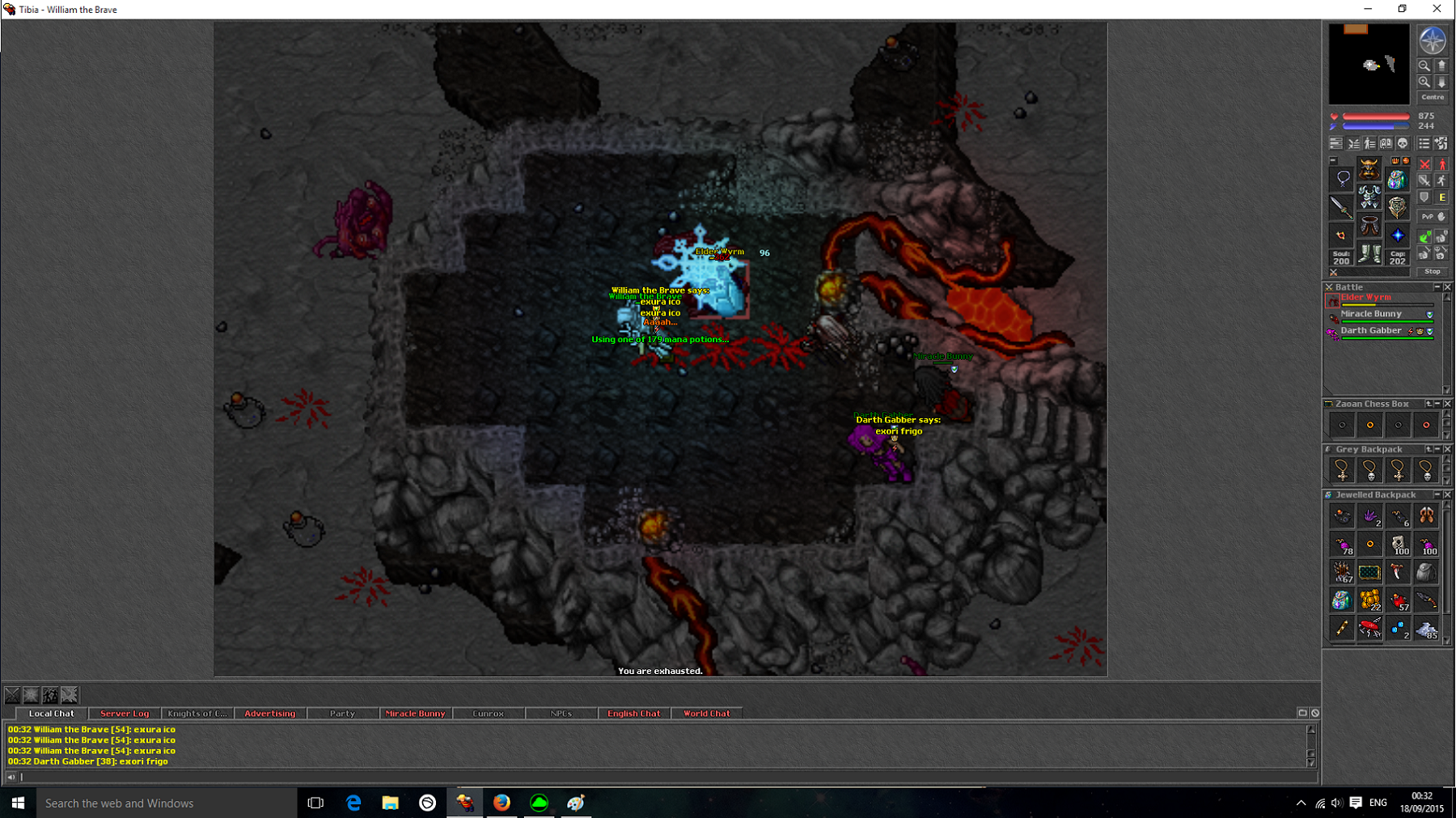Close the Battle panel
The width and height of the screenshot is (1456, 818).
point(1447,287)
